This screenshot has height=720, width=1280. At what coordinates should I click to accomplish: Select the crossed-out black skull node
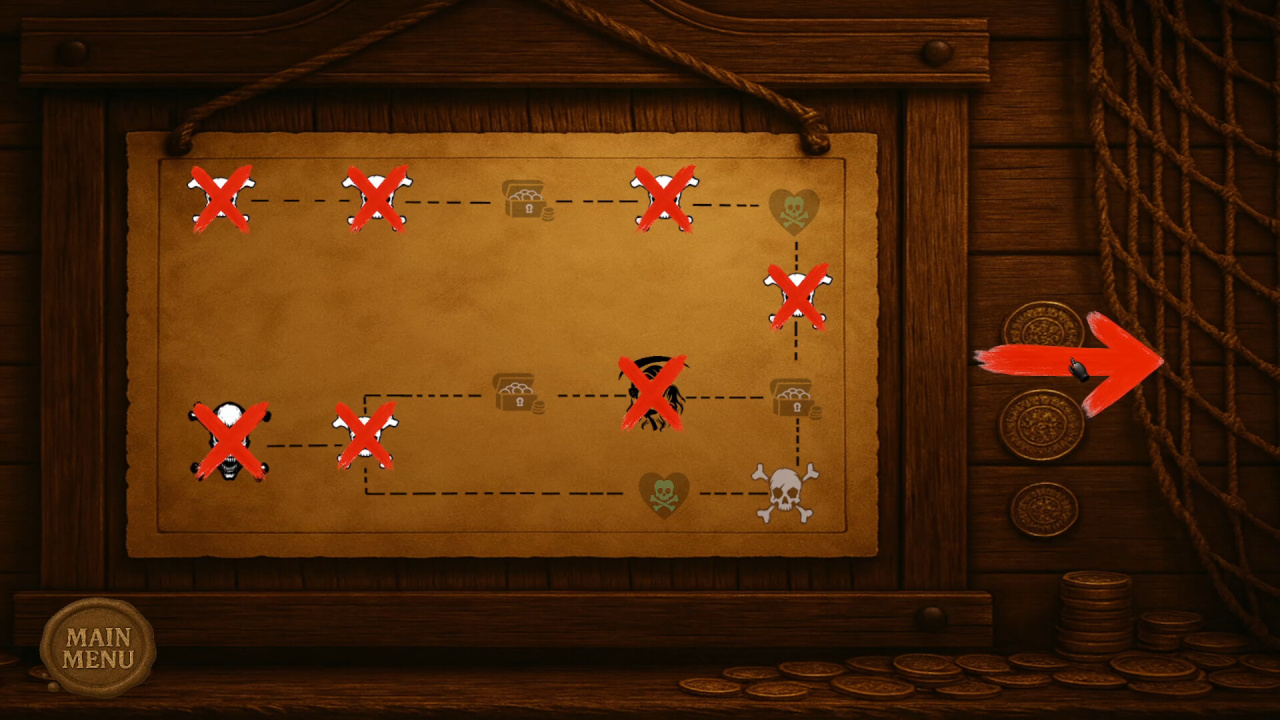[x=229, y=441]
